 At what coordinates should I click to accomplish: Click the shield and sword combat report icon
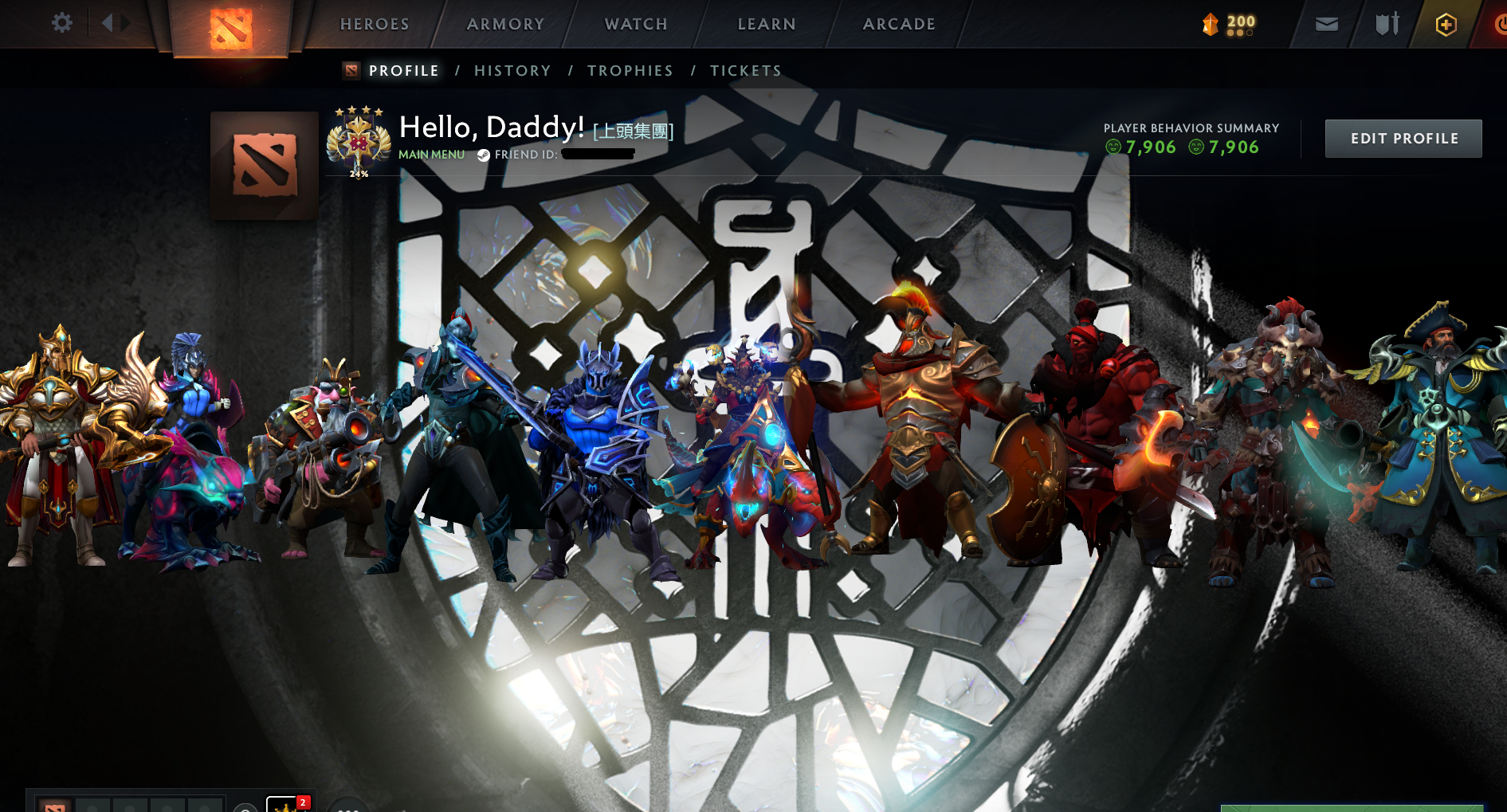coord(1387,24)
